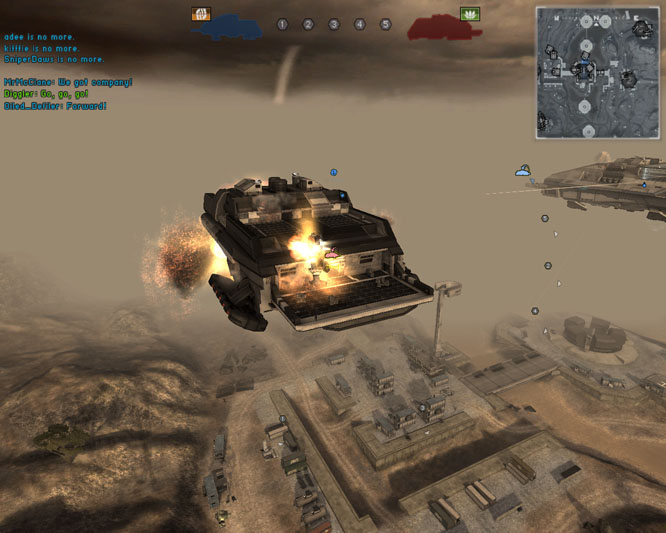The height and width of the screenshot is (533, 666).
Task: Click the blue Titan status silhouette
Action: tap(228, 28)
